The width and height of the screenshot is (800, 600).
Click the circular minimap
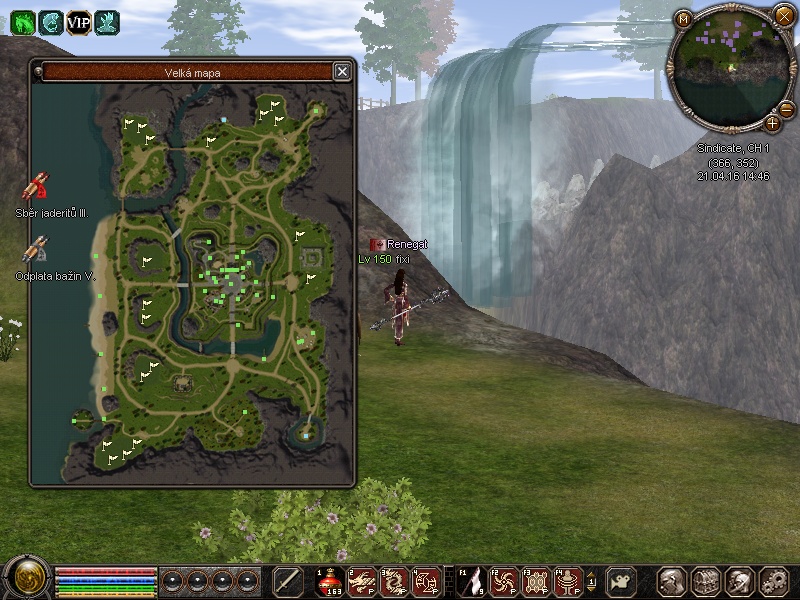point(733,66)
